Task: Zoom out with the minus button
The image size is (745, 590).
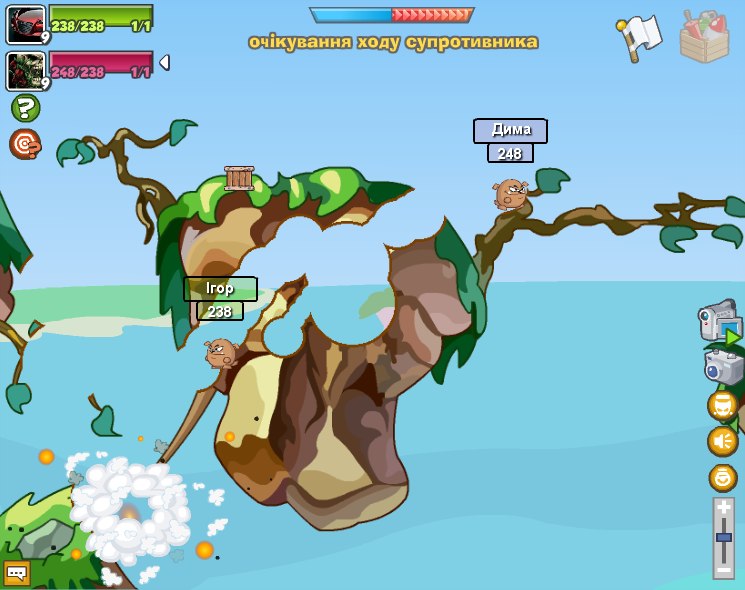Action: coord(724,570)
